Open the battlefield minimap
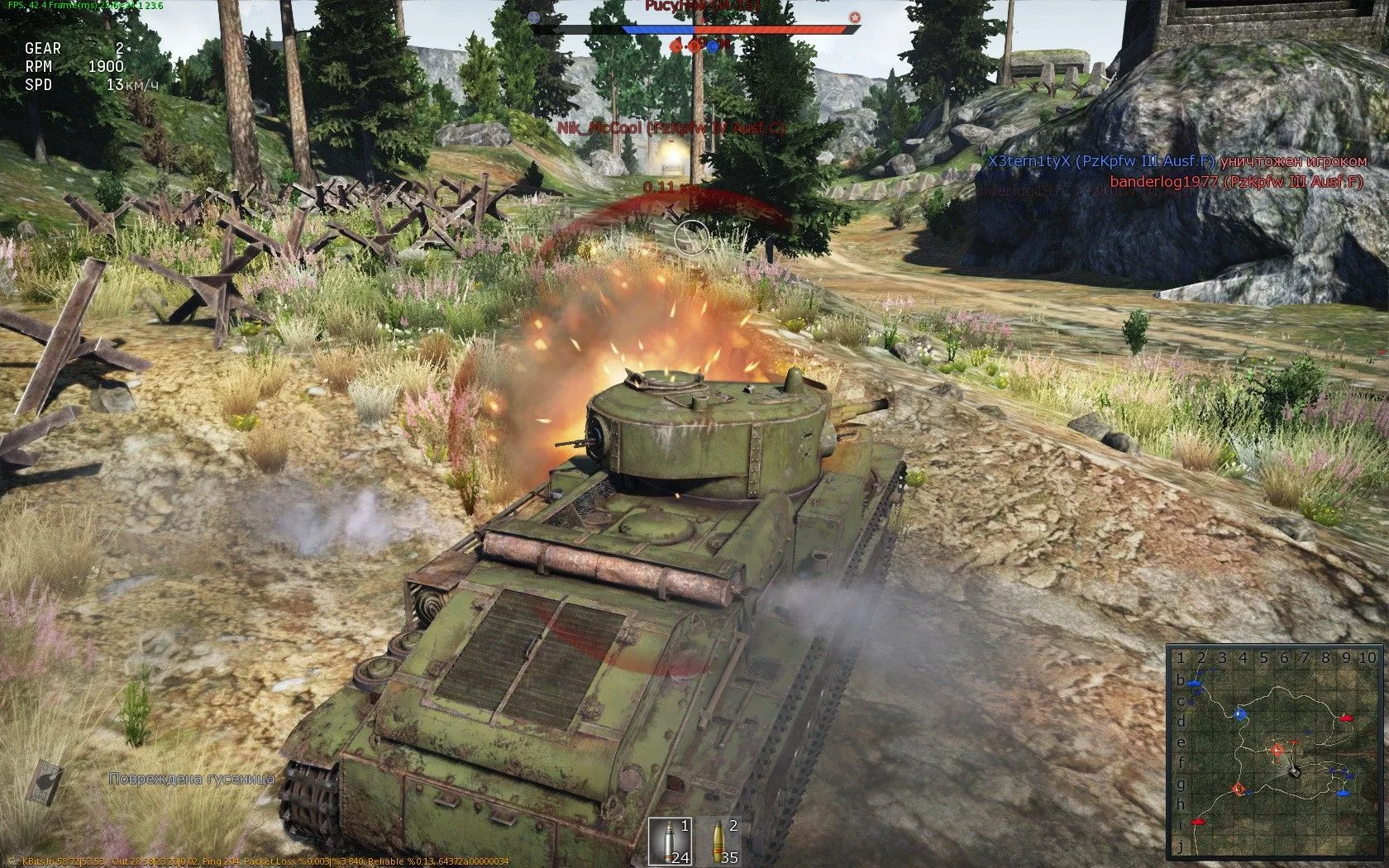 click(1274, 752)
